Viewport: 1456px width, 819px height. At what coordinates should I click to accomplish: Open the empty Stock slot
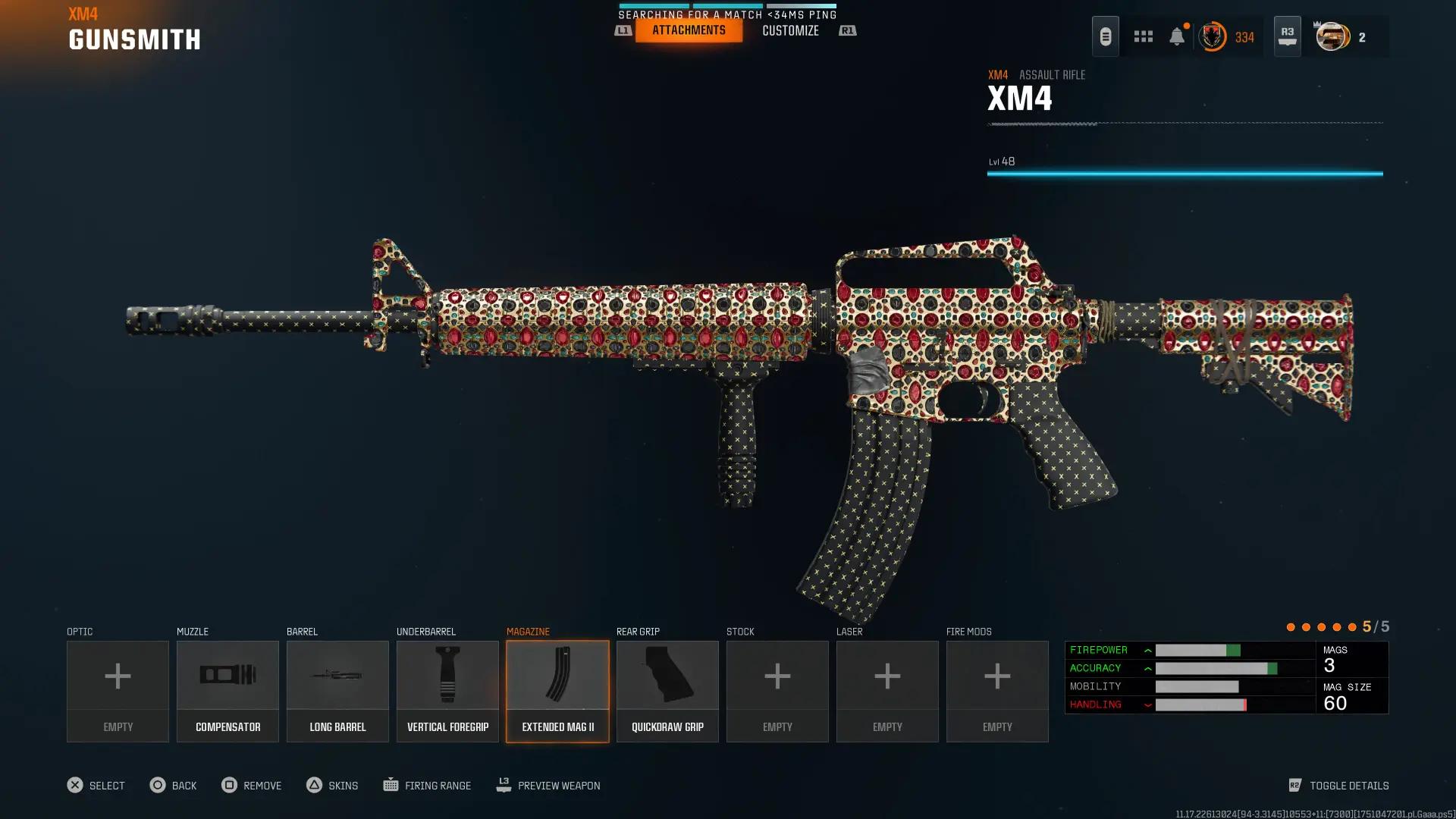[x=777, y=691]
